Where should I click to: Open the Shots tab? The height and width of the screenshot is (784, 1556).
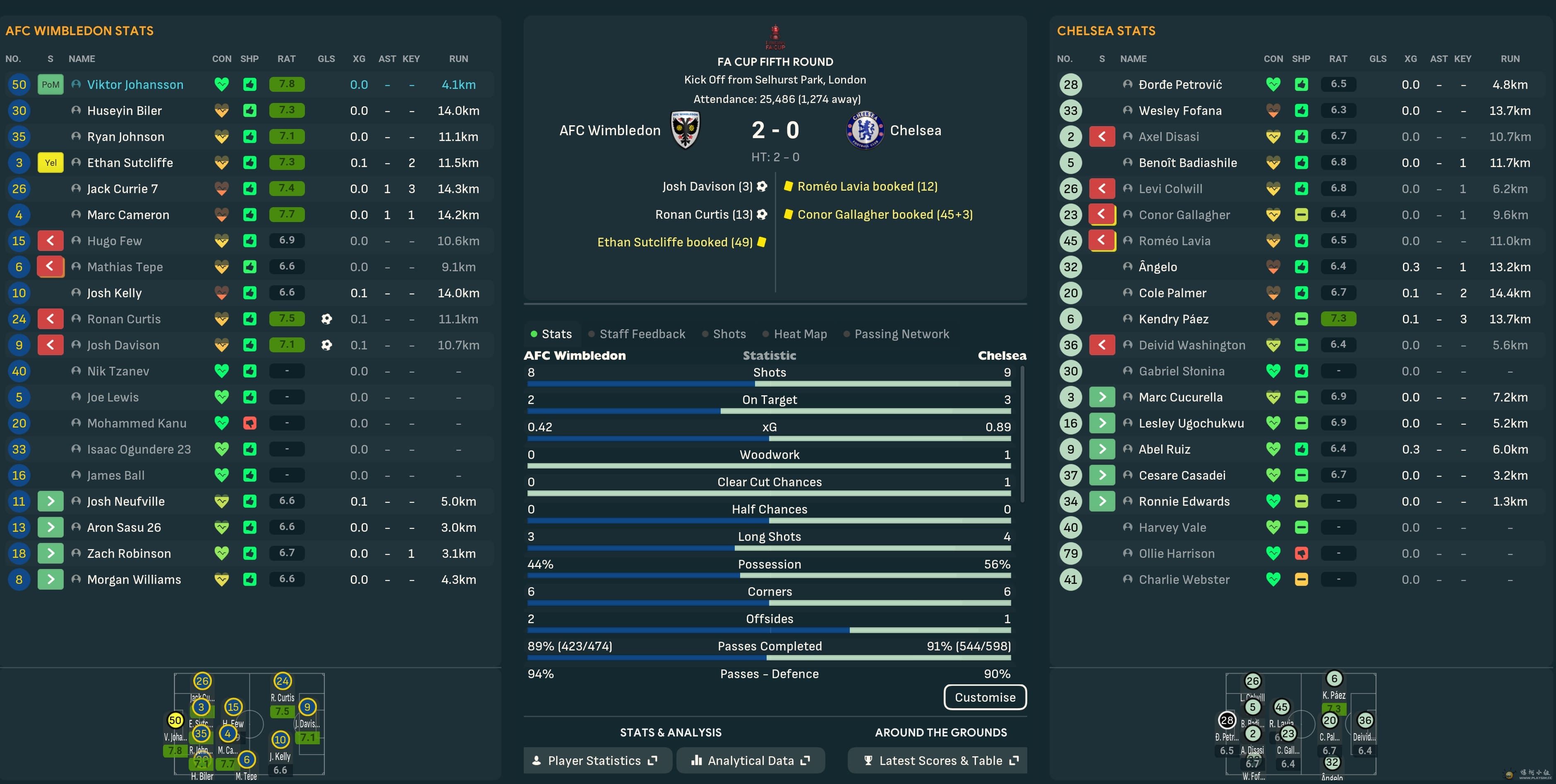coord(729,334)
